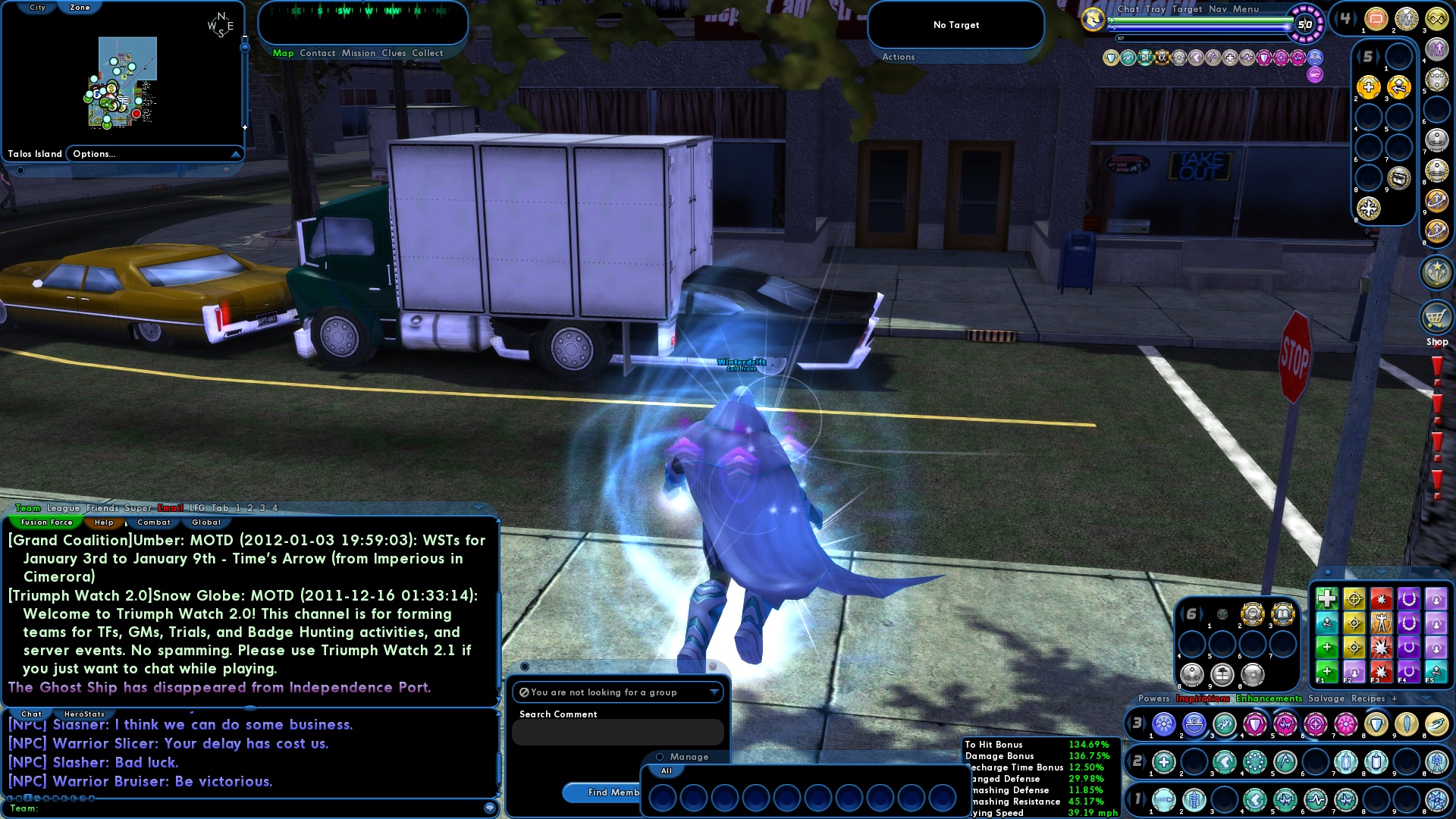Activate the snowflake power at the end of tray 1

(x=1442, y=802)
